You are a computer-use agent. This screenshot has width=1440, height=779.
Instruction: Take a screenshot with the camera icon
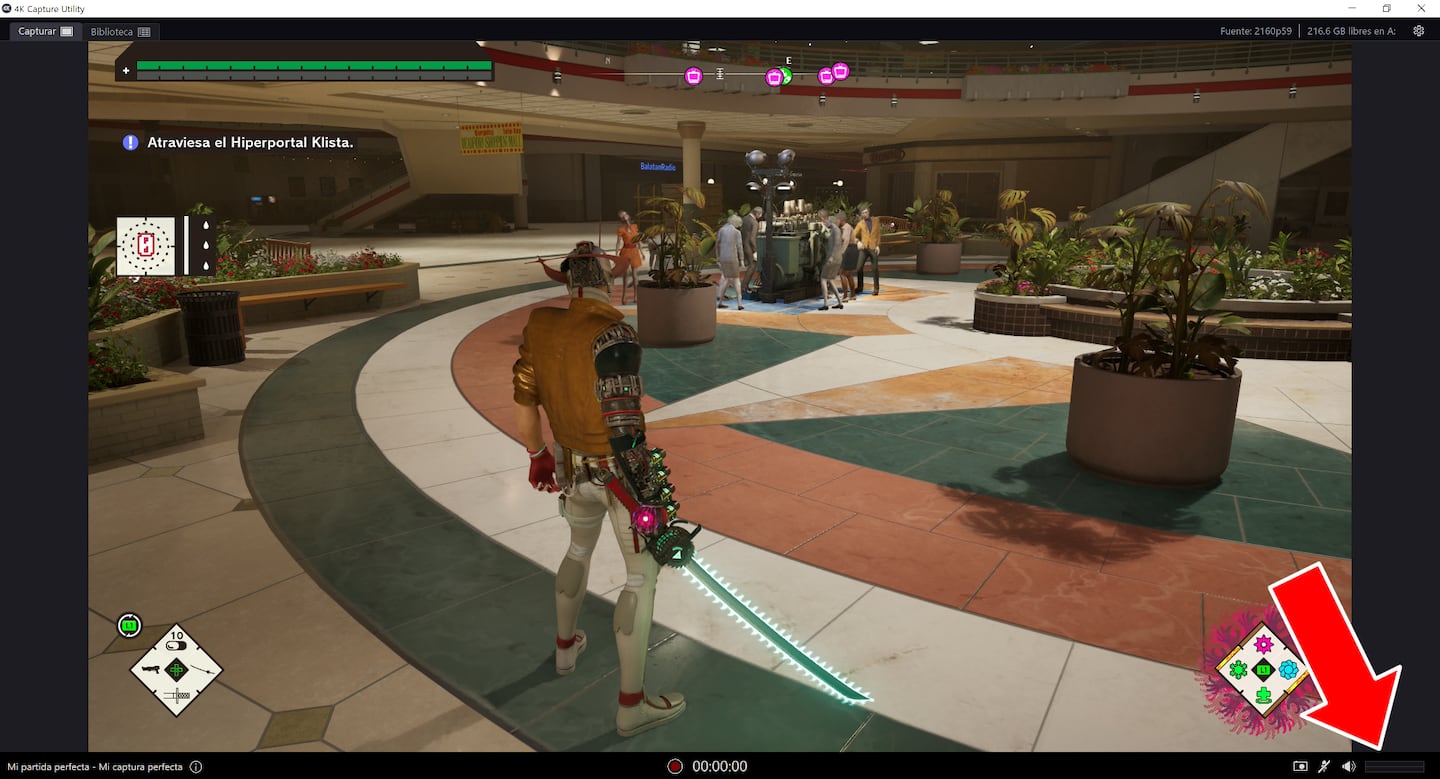point(1300,767)
